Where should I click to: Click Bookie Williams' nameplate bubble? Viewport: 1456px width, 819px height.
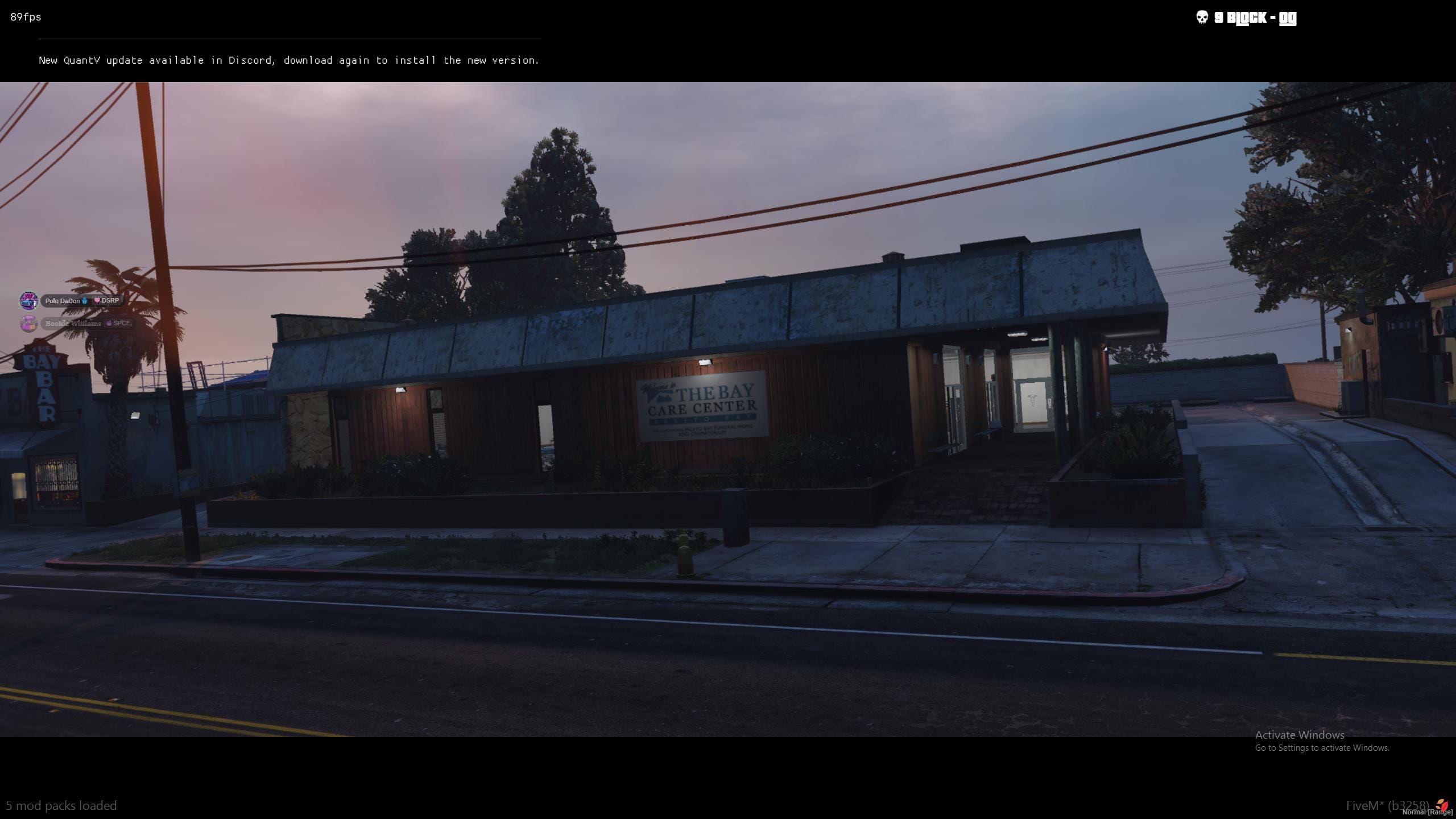click(74, 323)
